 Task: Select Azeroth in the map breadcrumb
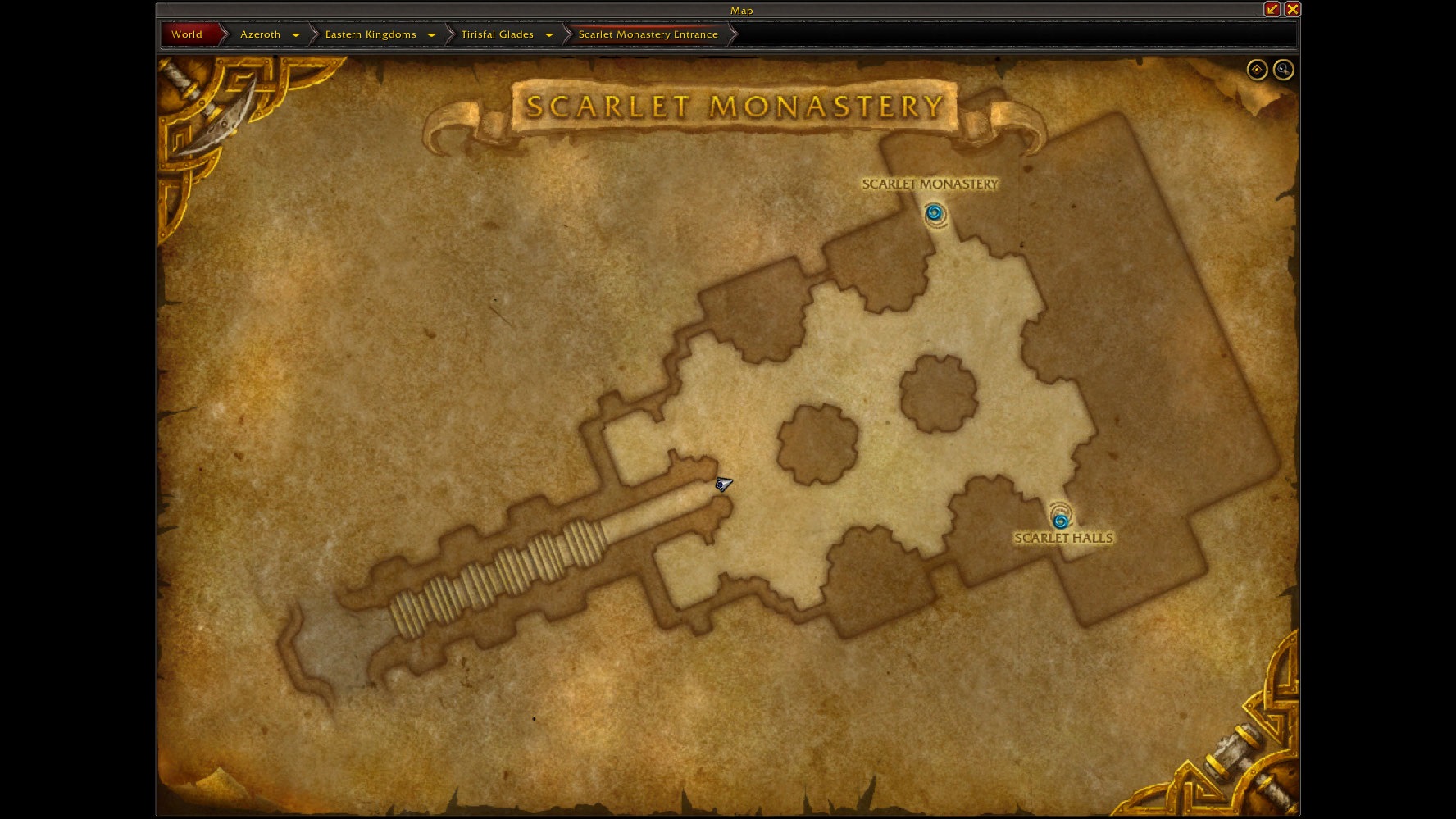coord(260,34)
